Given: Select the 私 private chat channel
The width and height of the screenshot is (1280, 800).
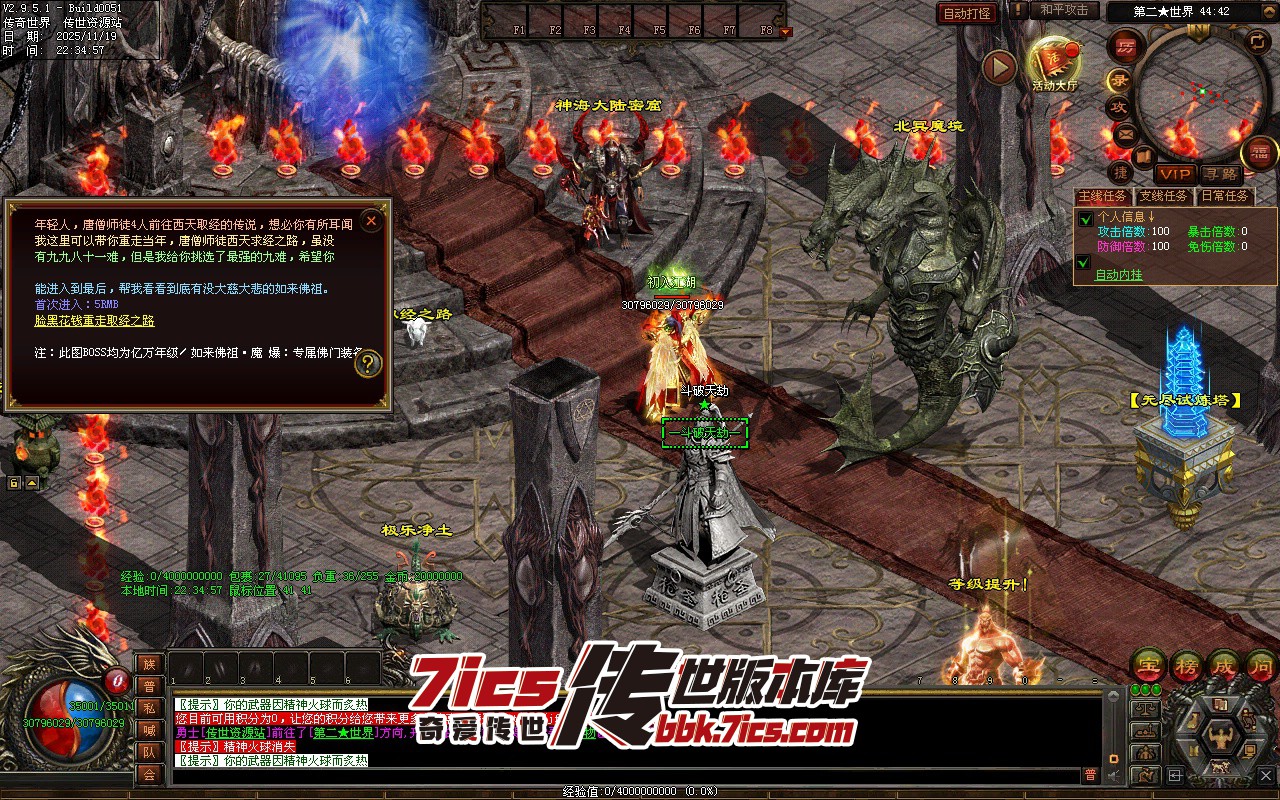Looking at the screenshot, I should pos(149,707).
